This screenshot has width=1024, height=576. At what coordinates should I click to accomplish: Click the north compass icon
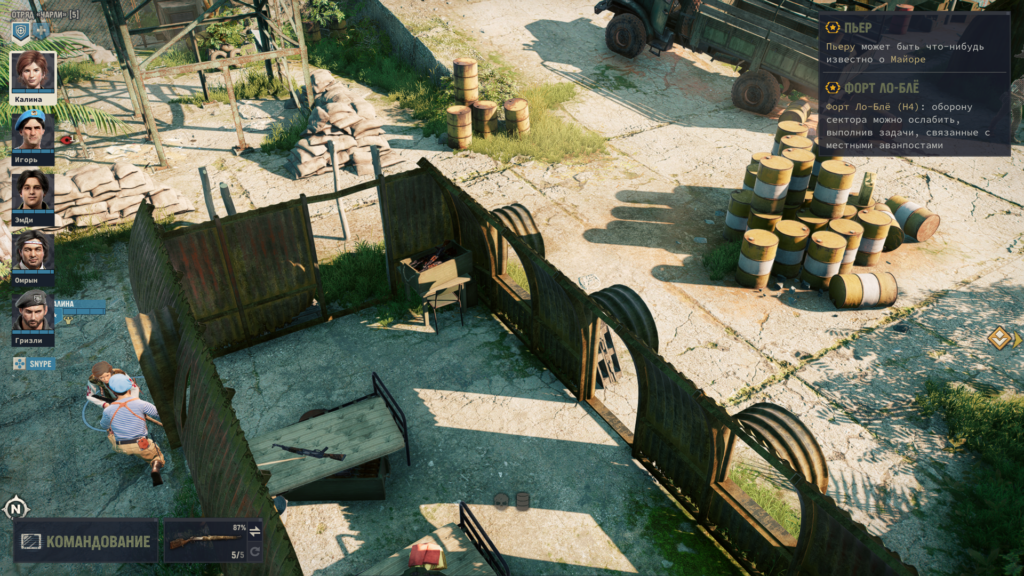point(15,508)
